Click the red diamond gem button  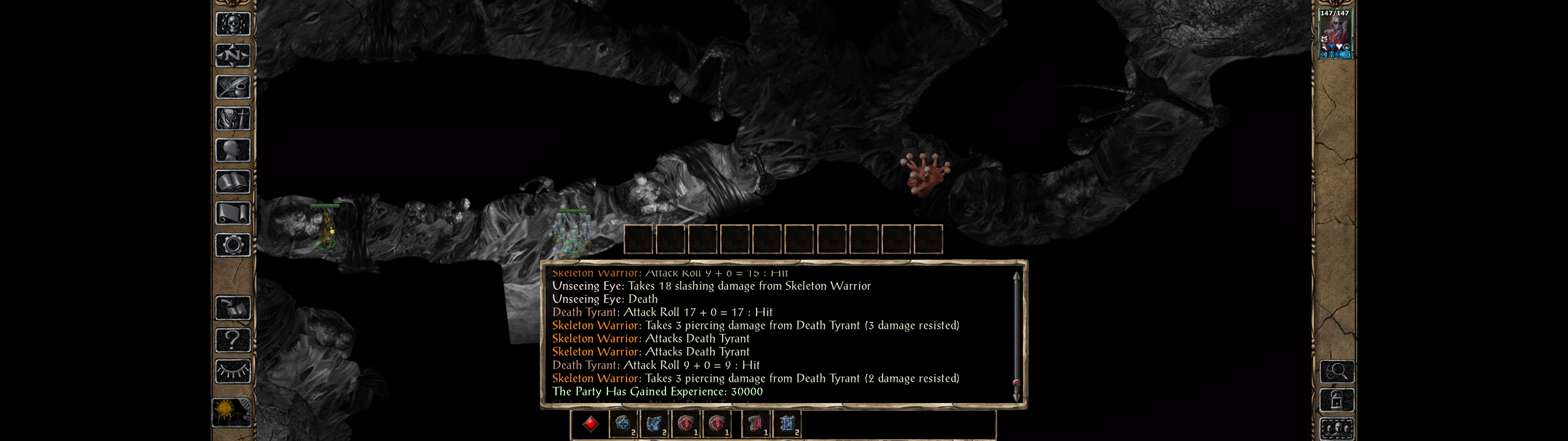pyautogui.click(x=590, y=424)
